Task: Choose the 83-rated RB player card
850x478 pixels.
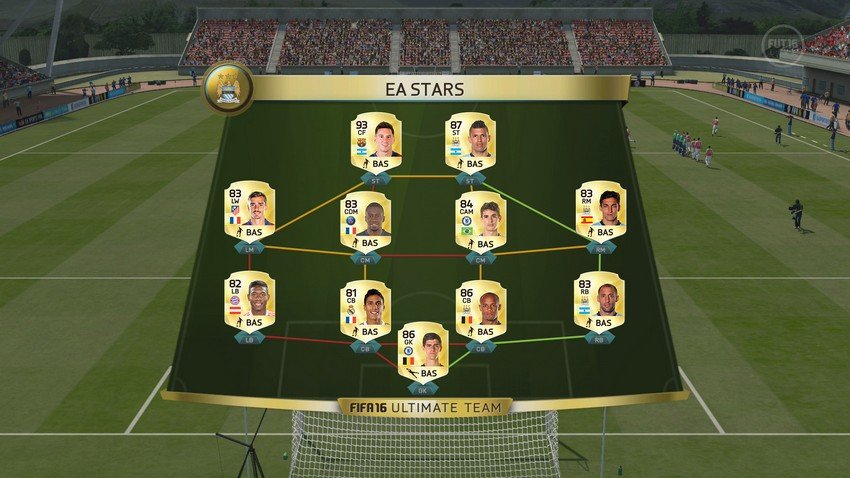Action: pos(599,301)
